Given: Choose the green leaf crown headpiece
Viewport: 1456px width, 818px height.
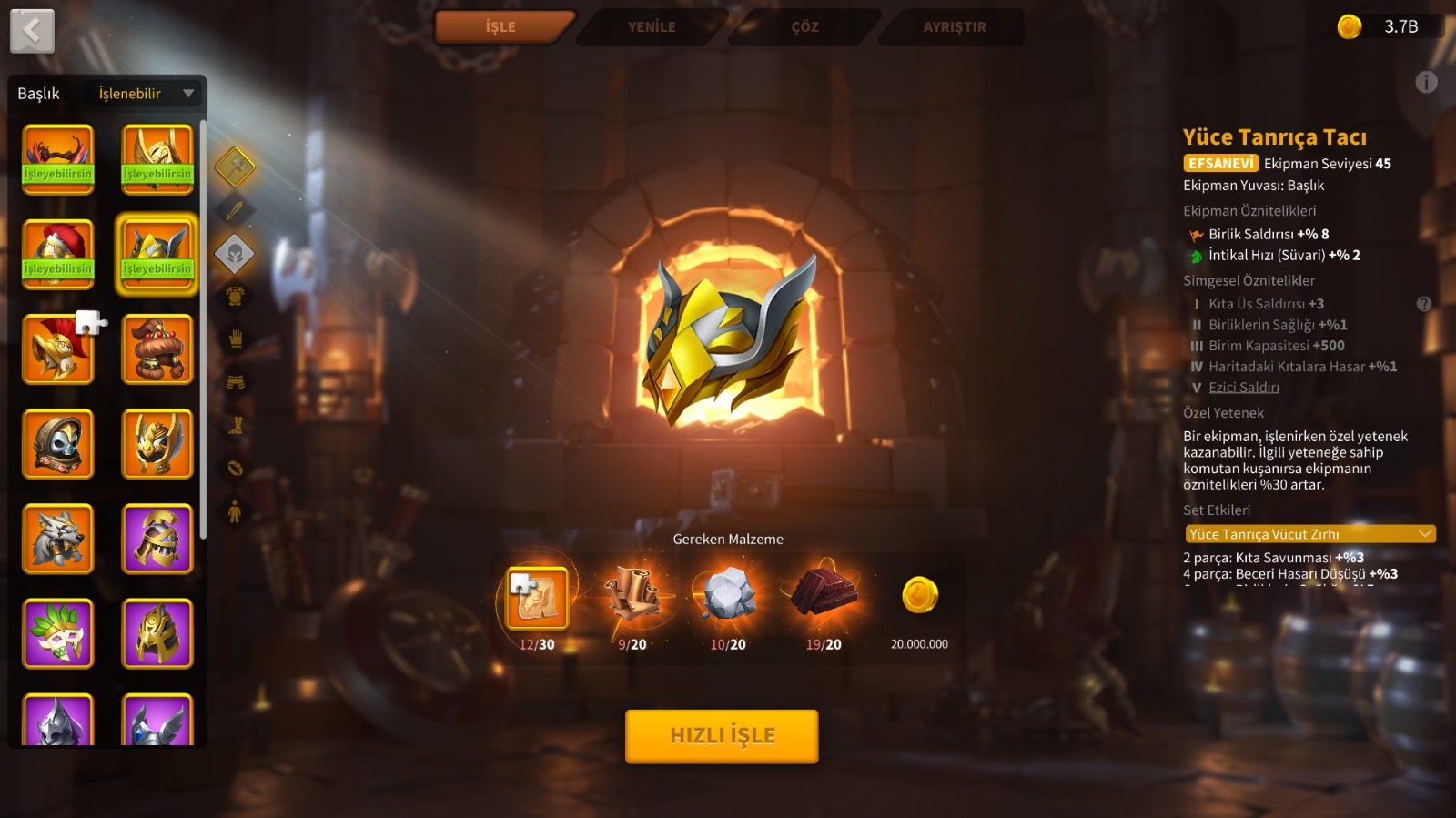Looking at the screenshot, I should pyautogui.click(x=58, y=633).
